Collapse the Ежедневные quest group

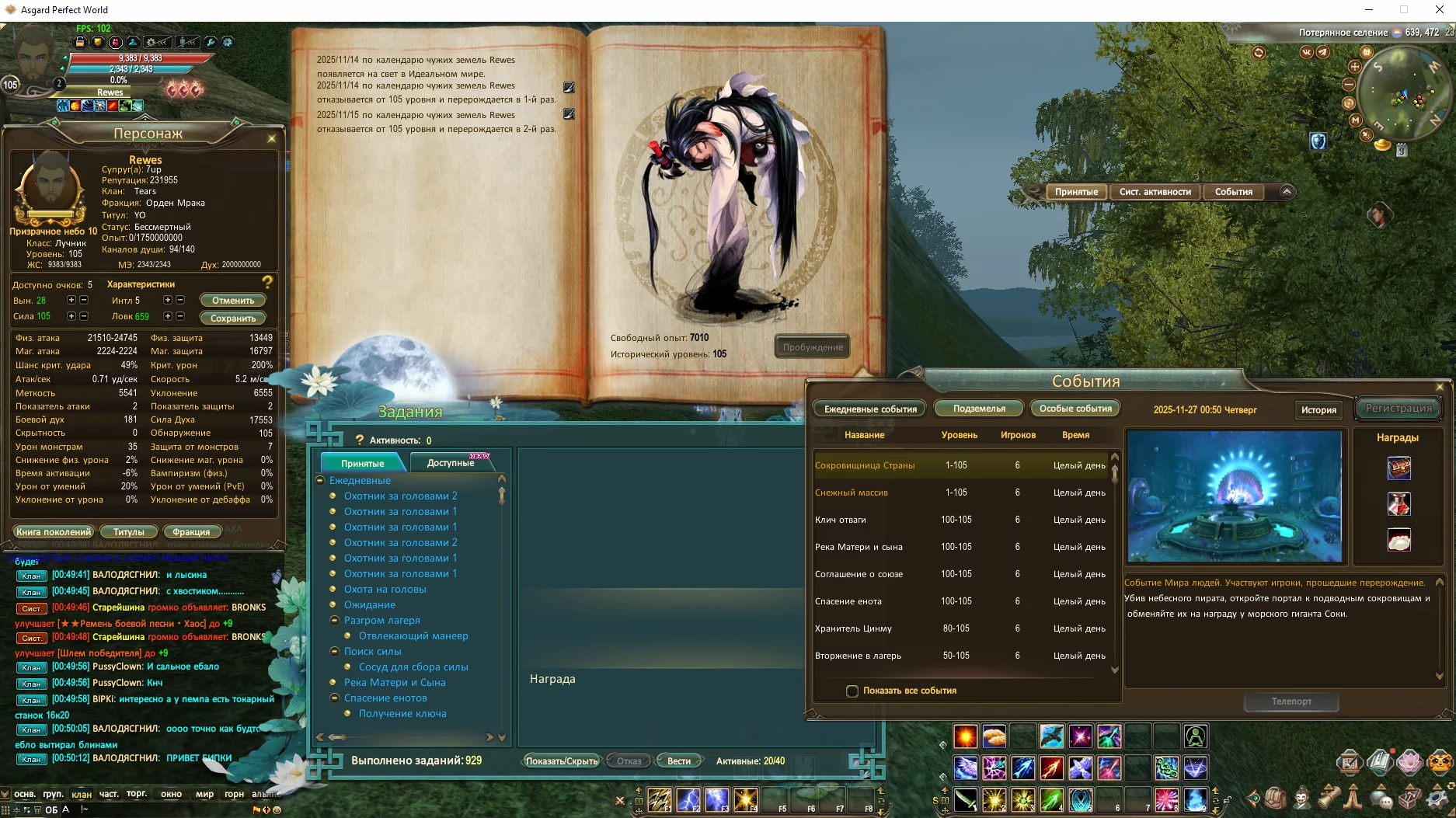pyautogui.click(x=319, y=480)
